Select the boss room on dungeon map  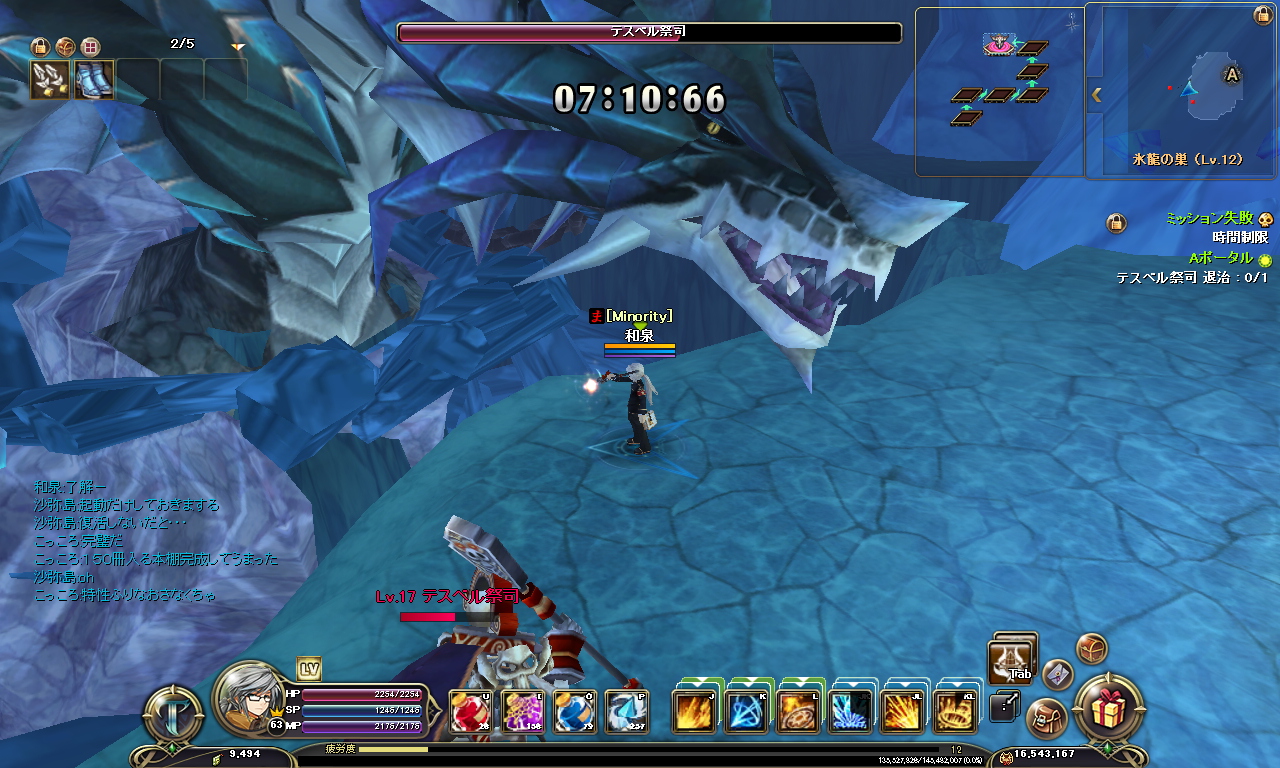coord(999,45)
